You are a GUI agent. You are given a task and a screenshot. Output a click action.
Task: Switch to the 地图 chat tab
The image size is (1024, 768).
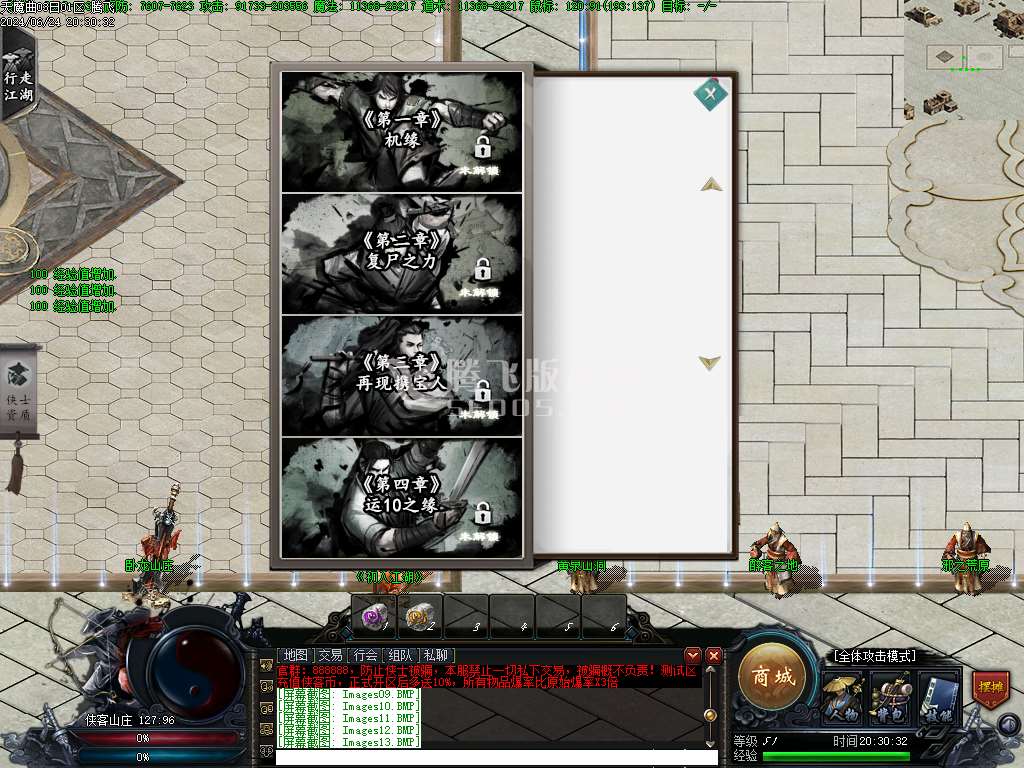coord(295,655)
